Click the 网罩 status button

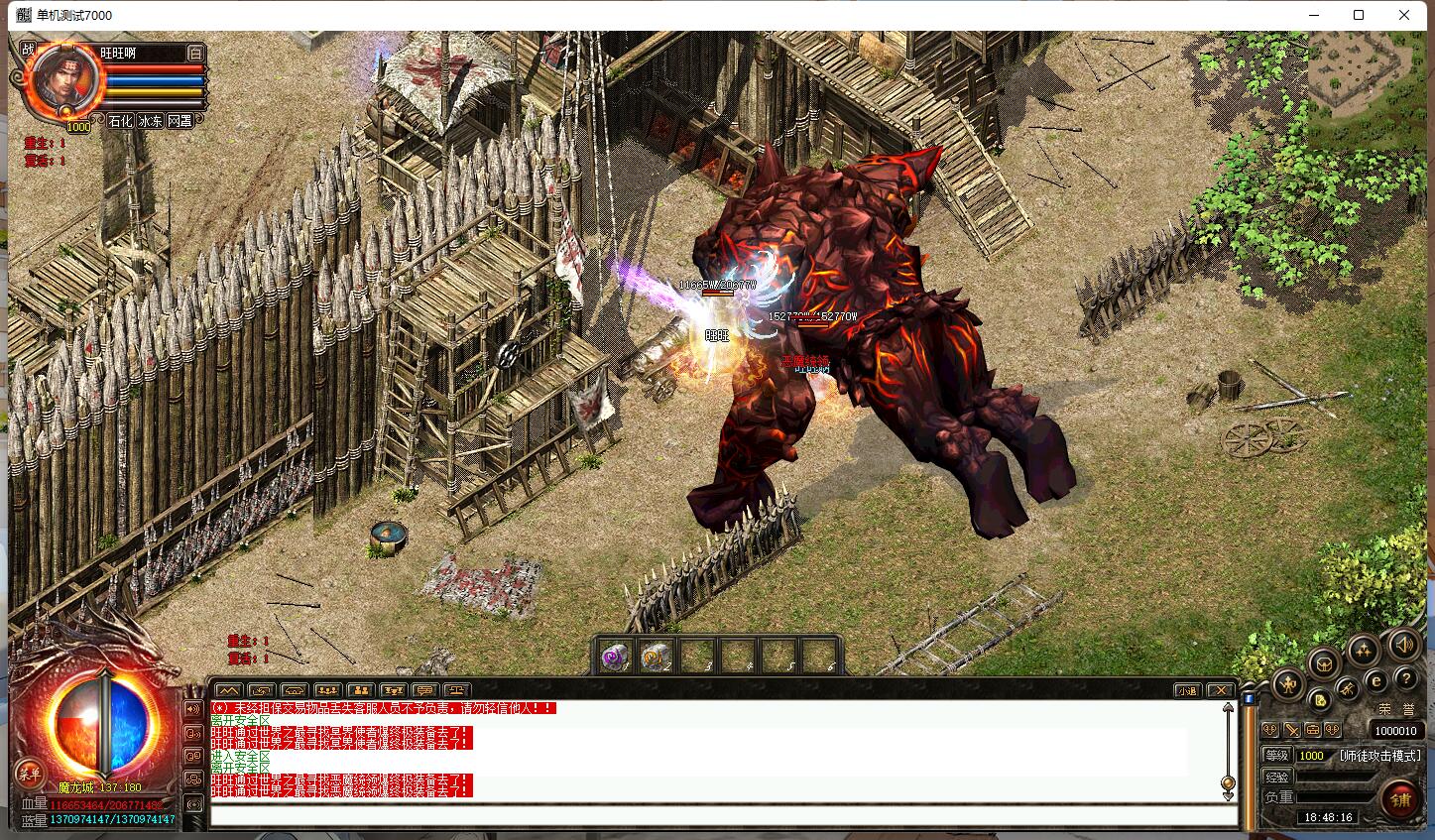pyautogui.click(x=179, y=120)
